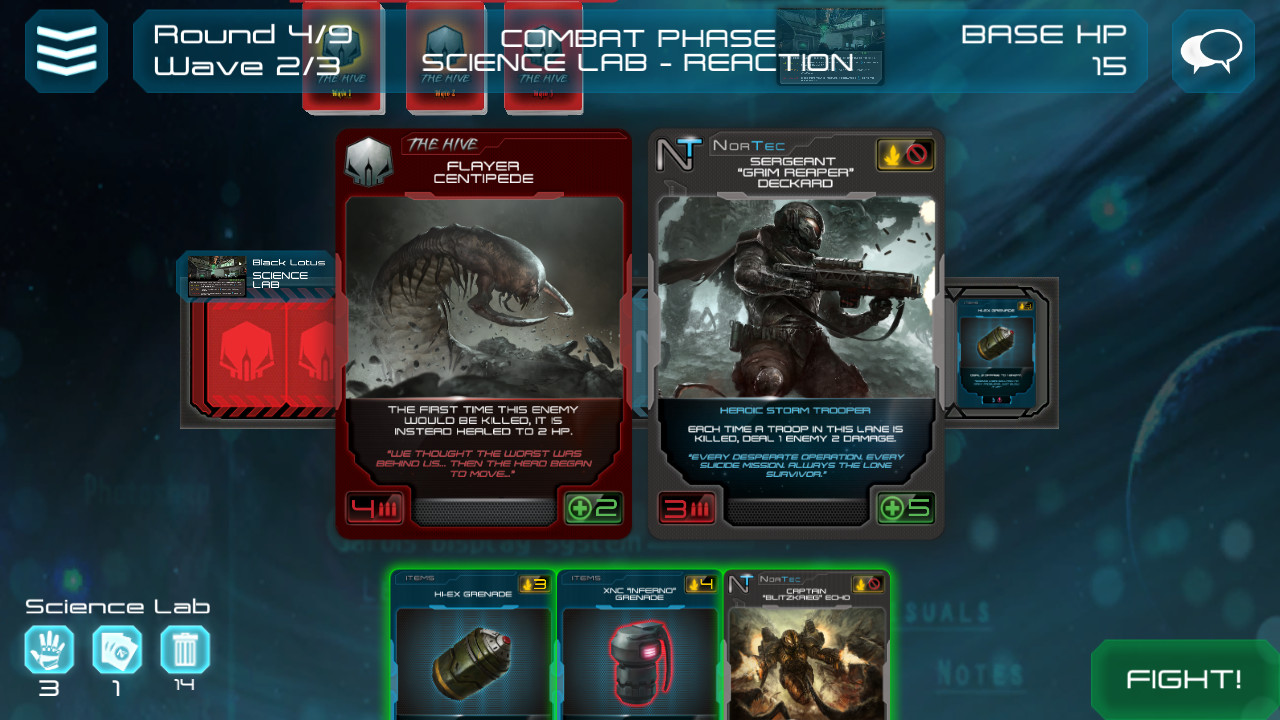Open the Black Lotus Science Lab panel
Screen dimensions: 1280x720
tap(255, 273)
